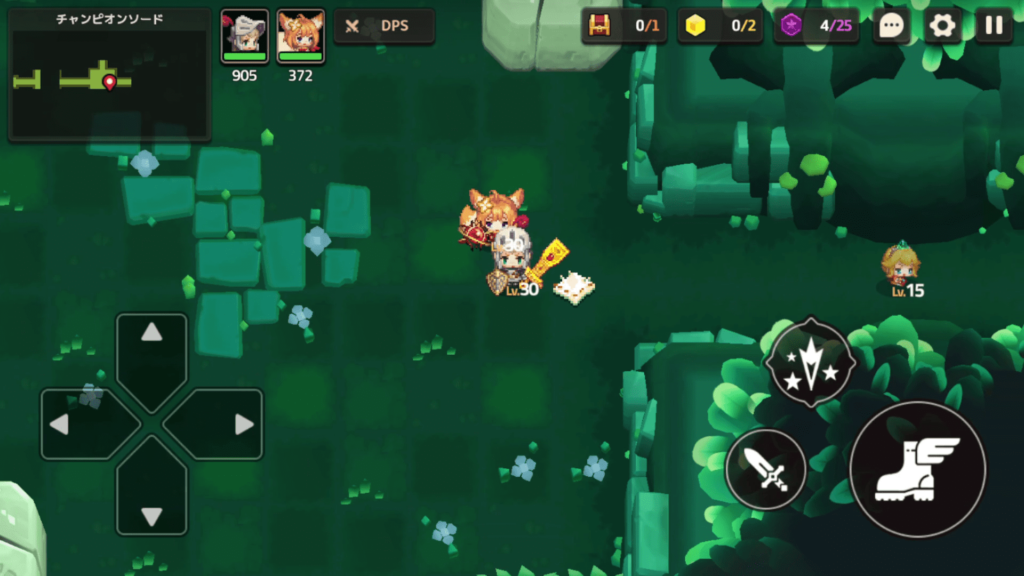Screen dimensions: 1024x576
Task: Toggle the DPS meter button
Action: click(x=384, y=26)
